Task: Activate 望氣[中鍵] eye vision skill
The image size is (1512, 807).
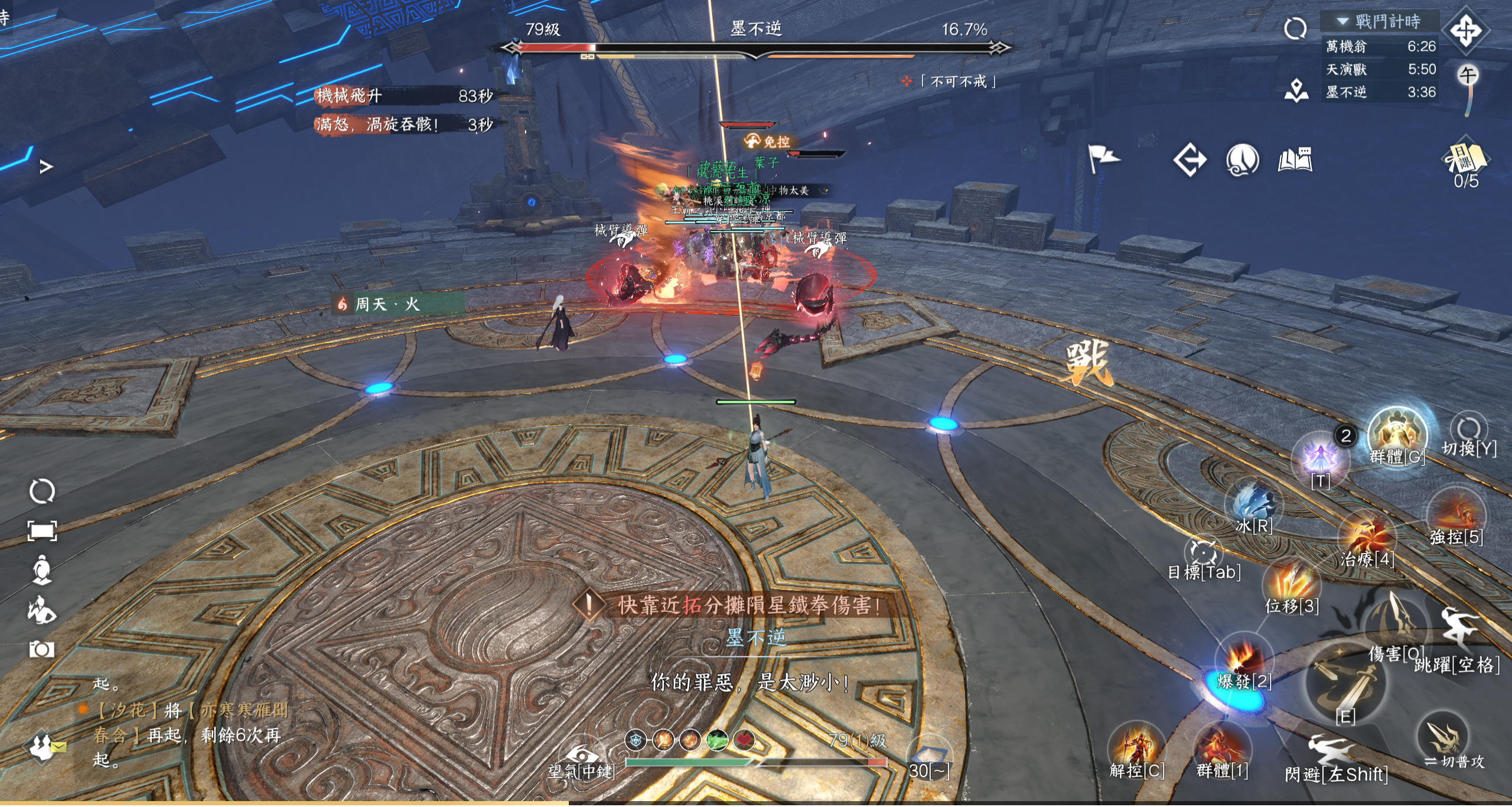Action: point(581,755)
